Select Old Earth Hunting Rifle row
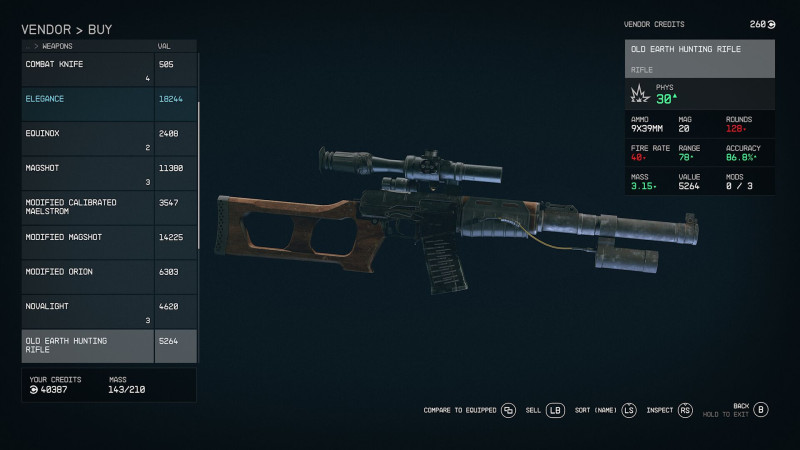Screen dimensions: 800x450 click(108, 345)
